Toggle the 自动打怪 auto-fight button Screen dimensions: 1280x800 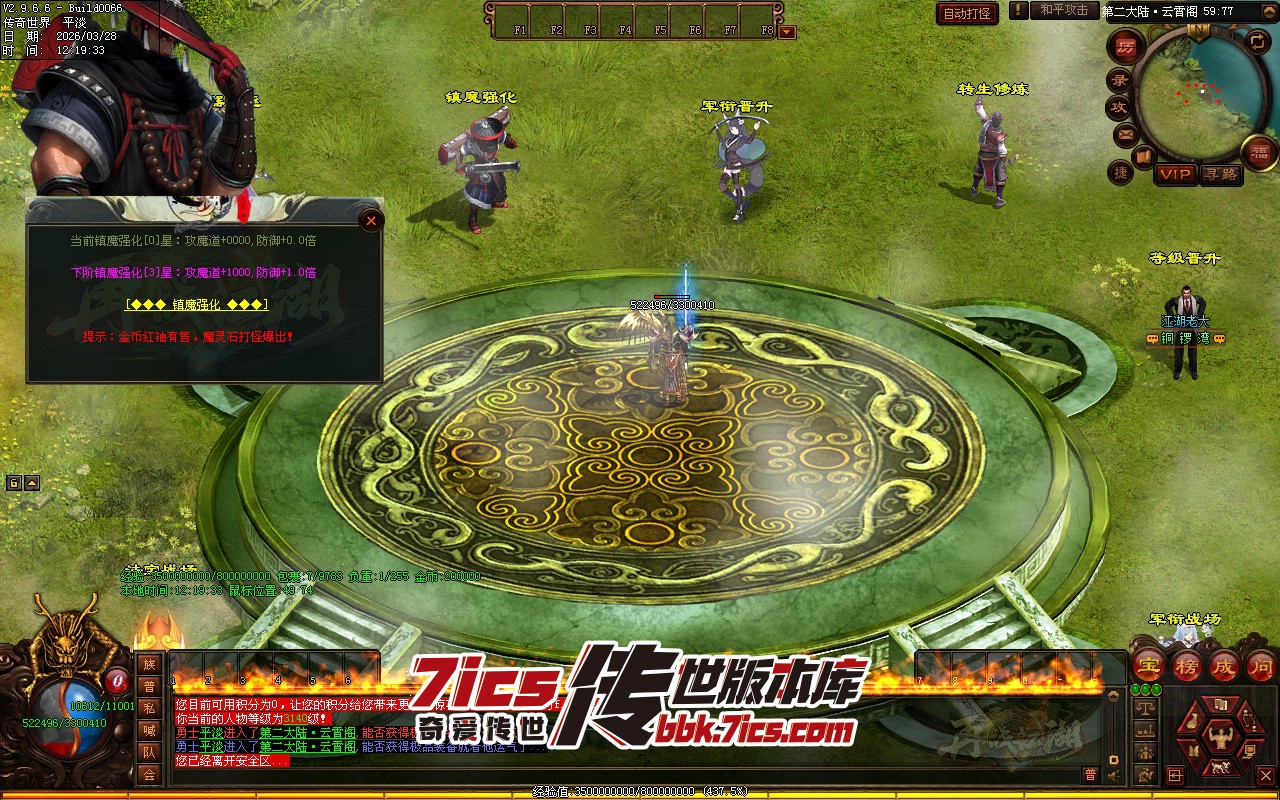(x=967, y=13)
